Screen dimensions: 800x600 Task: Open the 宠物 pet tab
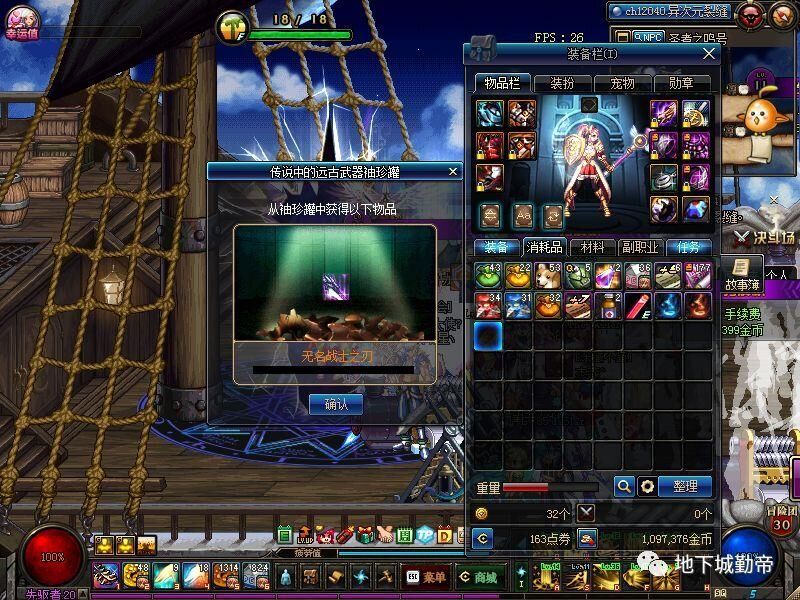[x=622, y=83]
